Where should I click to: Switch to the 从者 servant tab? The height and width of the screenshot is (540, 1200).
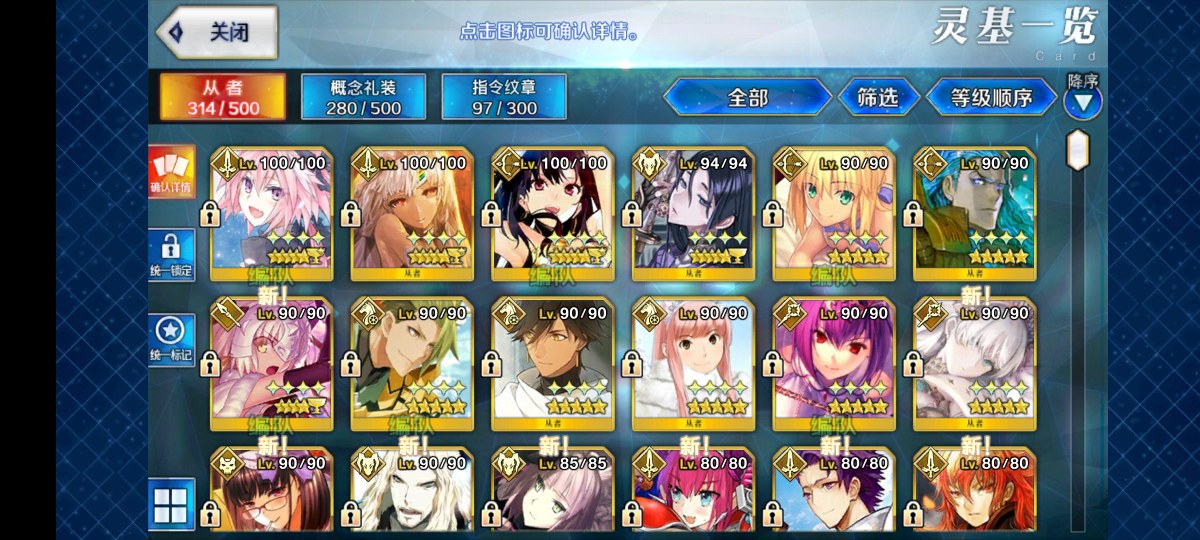click(x=223, y=96)
